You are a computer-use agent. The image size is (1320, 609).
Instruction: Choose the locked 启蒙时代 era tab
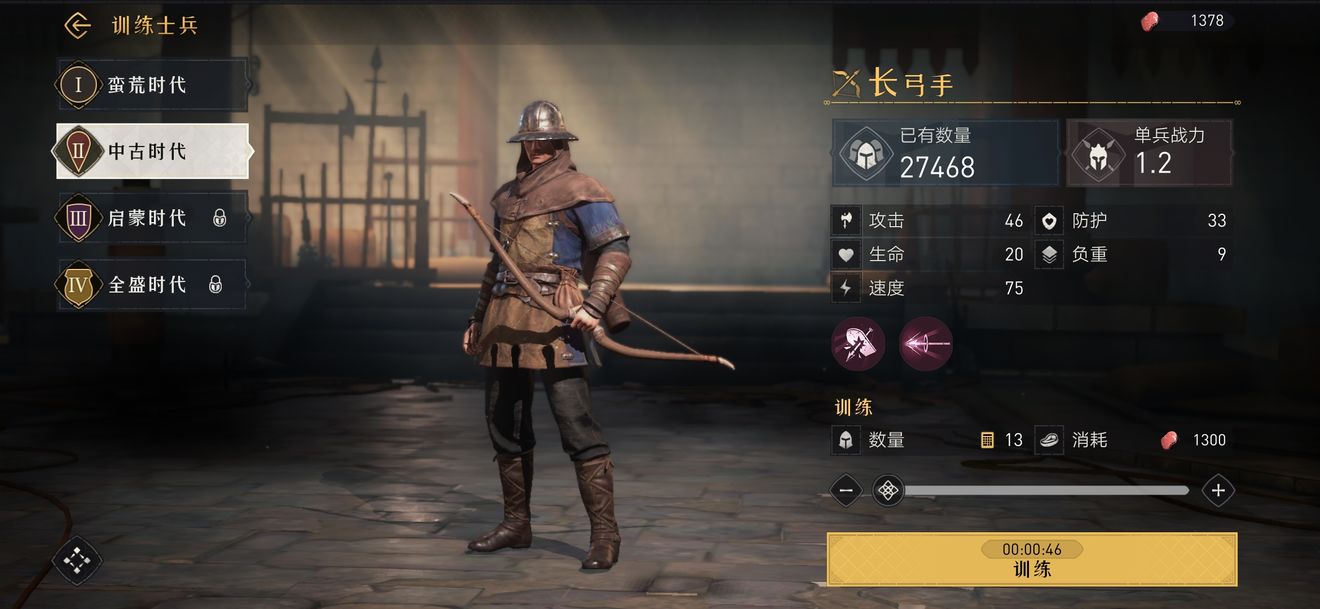[150, 218]
